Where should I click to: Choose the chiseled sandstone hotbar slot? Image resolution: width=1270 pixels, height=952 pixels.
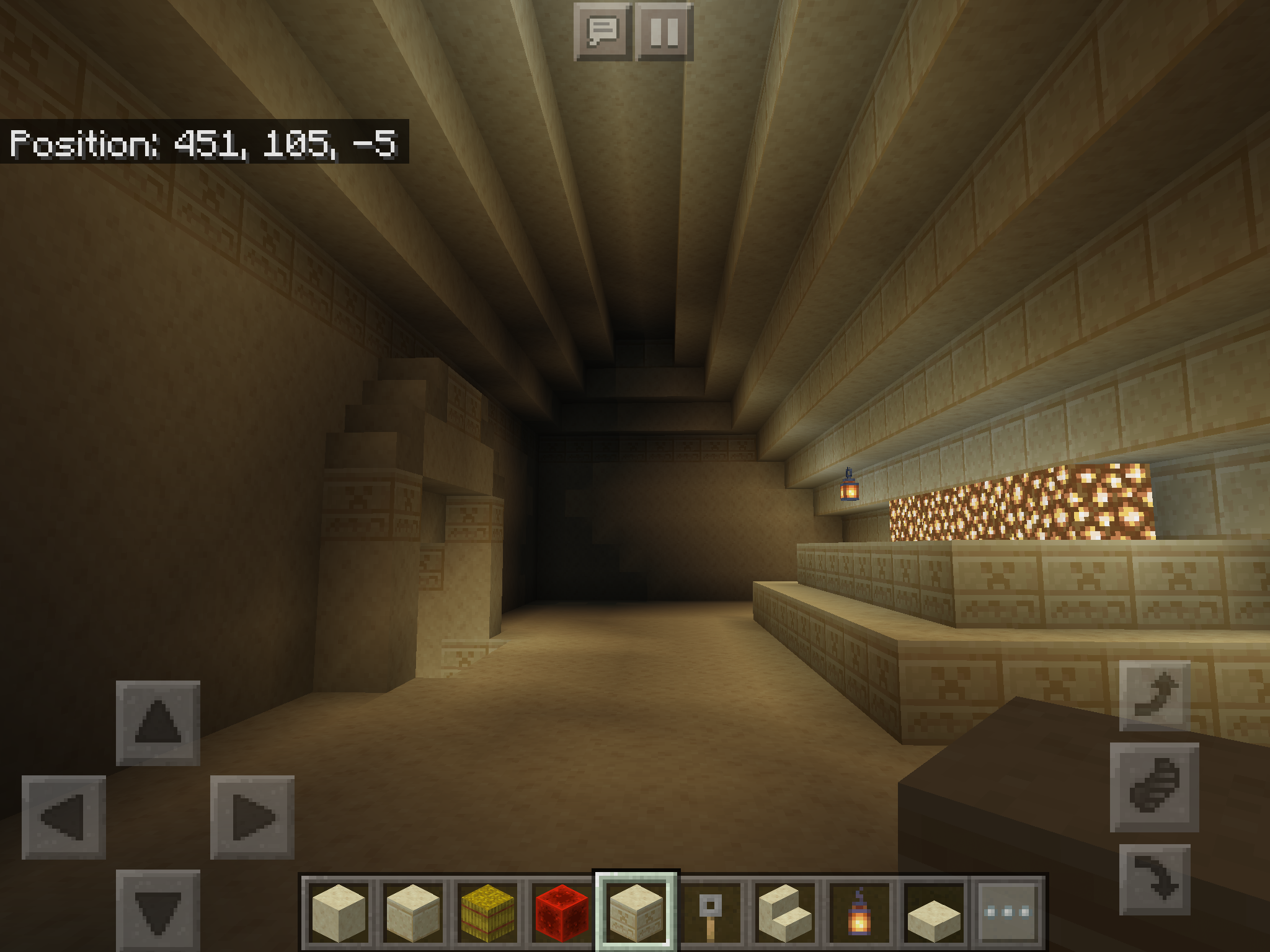pyautogui.click(x=636, y=912)
